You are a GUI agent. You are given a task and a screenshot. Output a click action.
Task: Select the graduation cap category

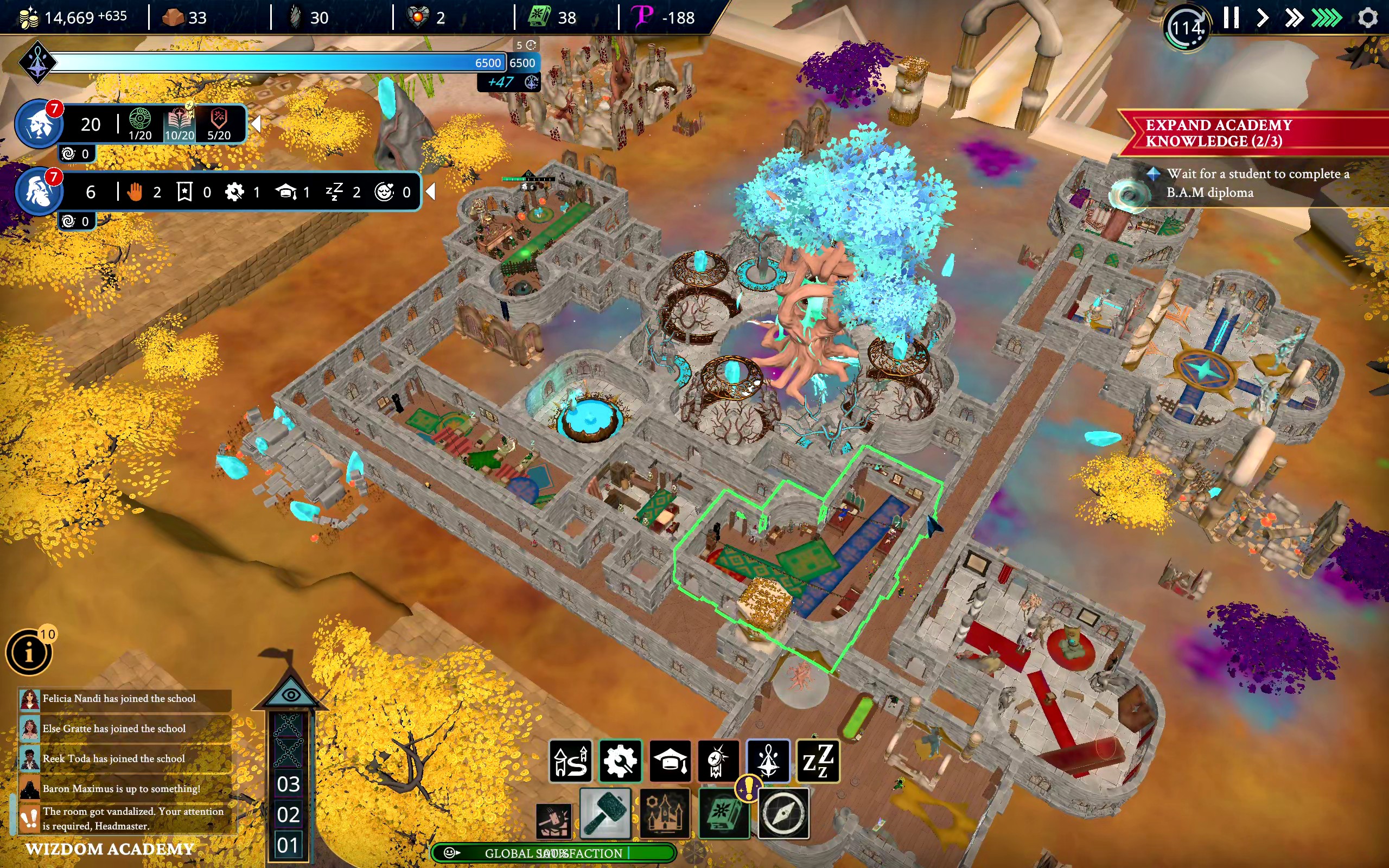coord(670,761)
